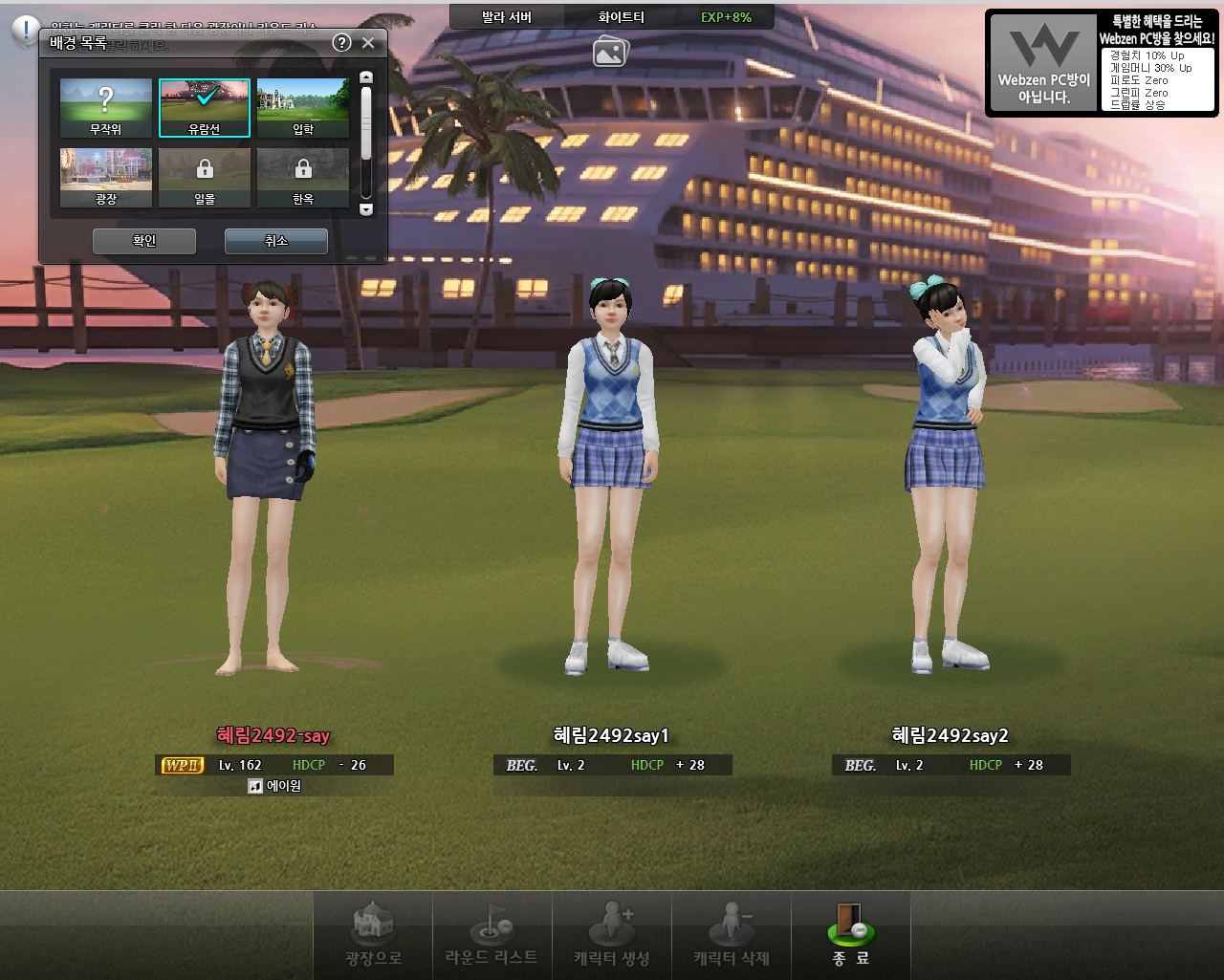Choose character 혜림2492say2
The image size is (1224, 980).
[x=947, y=478]
